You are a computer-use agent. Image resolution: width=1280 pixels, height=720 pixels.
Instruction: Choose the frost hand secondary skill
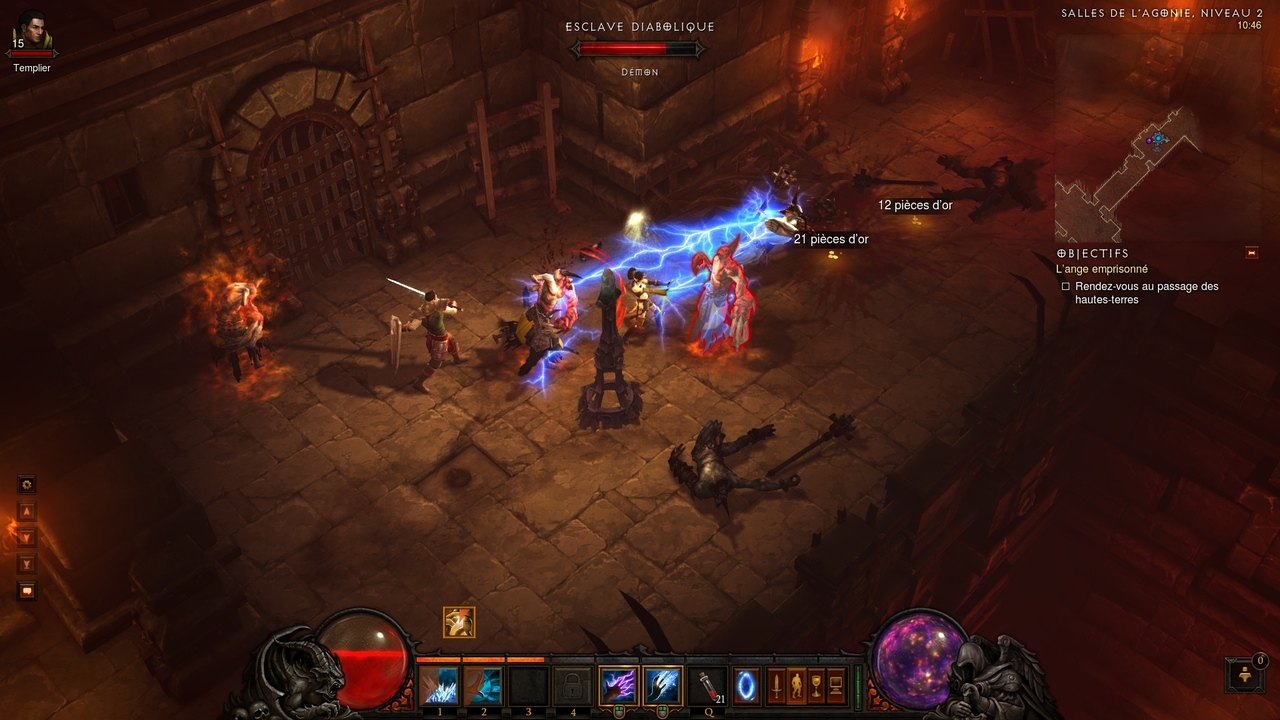(x=662, y=686)
